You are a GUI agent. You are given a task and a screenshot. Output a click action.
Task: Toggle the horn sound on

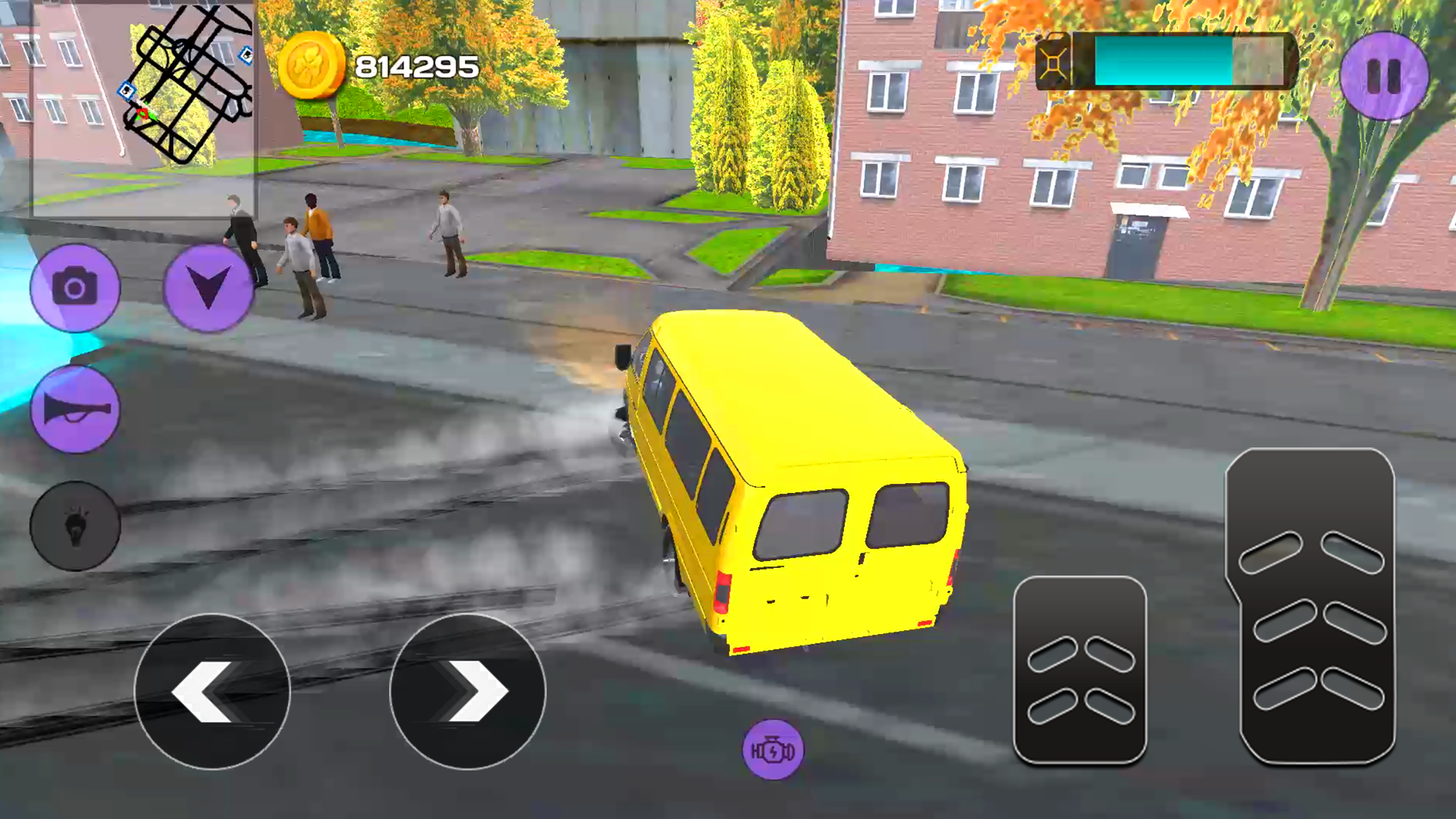[75, 409]
